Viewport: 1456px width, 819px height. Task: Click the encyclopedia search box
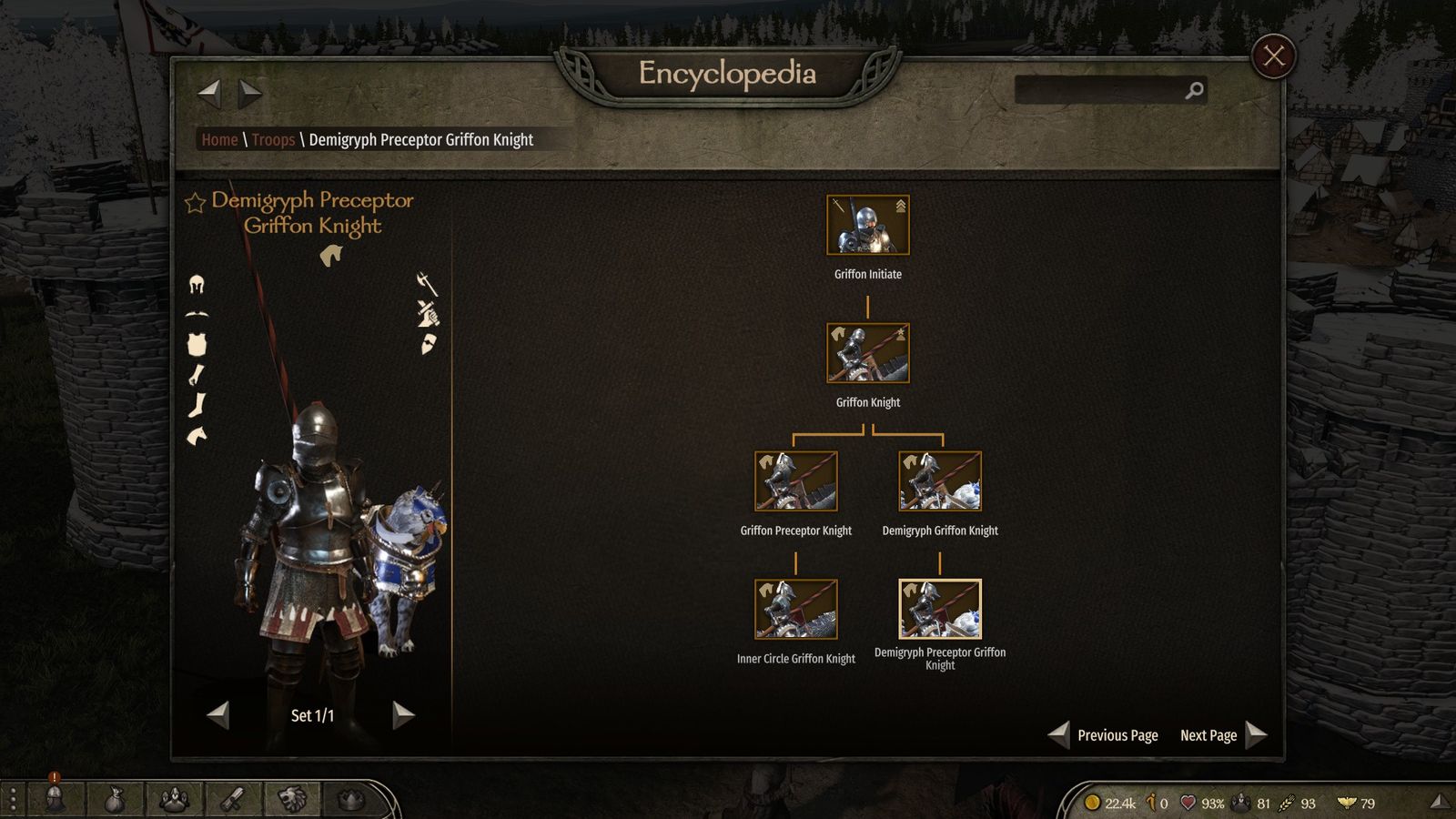click(x=1101, y=90)
